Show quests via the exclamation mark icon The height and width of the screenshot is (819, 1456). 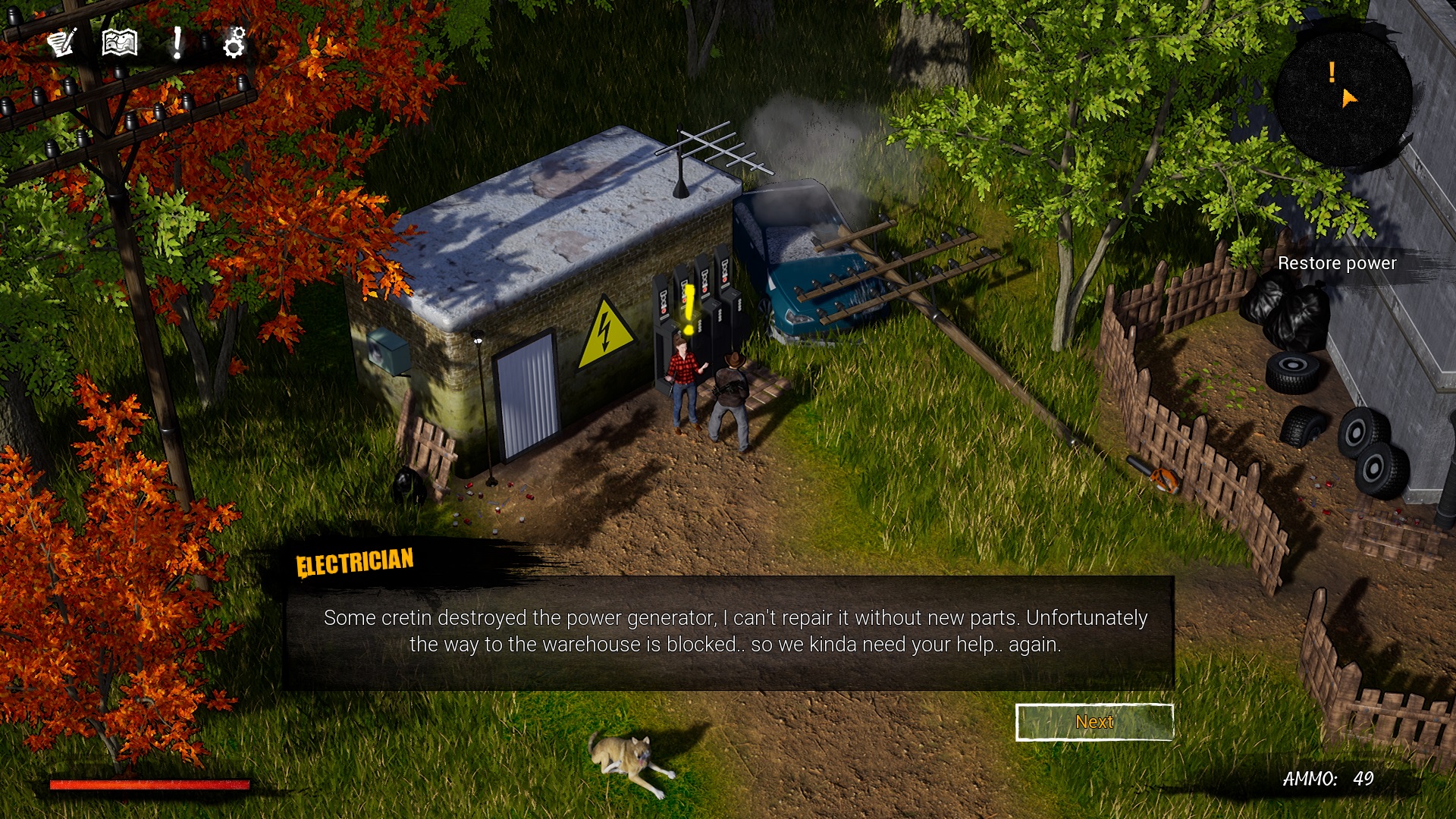pos(177,42)
